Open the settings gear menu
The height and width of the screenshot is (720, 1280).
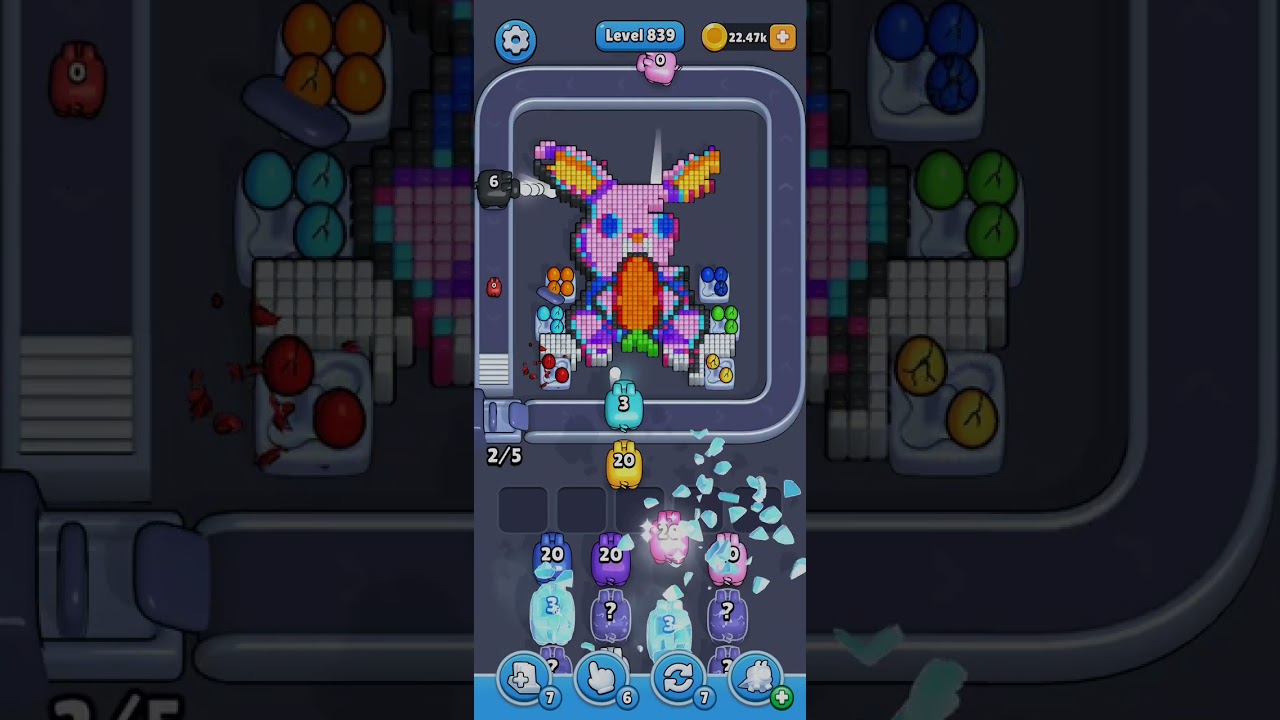(x=515, y=40)
